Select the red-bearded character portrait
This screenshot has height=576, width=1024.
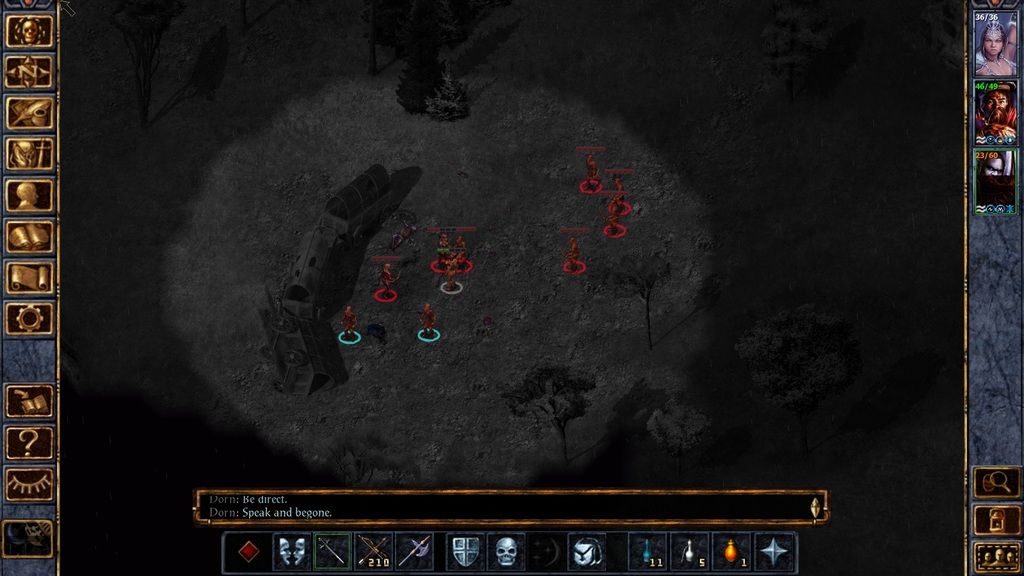coord(995,114)
